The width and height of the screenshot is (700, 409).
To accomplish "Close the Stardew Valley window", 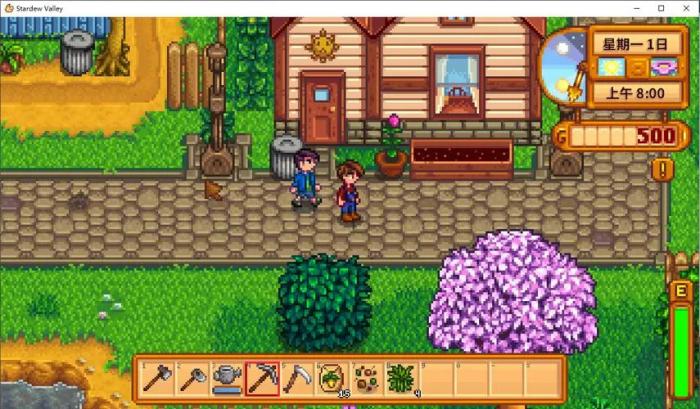I will 686,8.
